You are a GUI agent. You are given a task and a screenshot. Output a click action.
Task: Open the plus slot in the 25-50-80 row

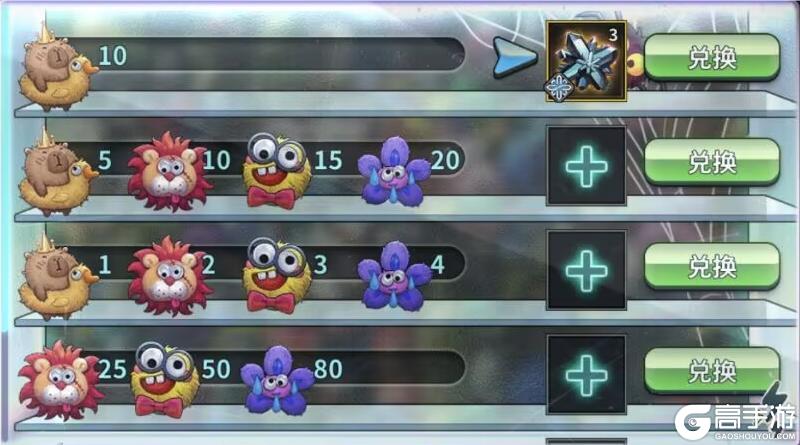click(x=586, y=374)
